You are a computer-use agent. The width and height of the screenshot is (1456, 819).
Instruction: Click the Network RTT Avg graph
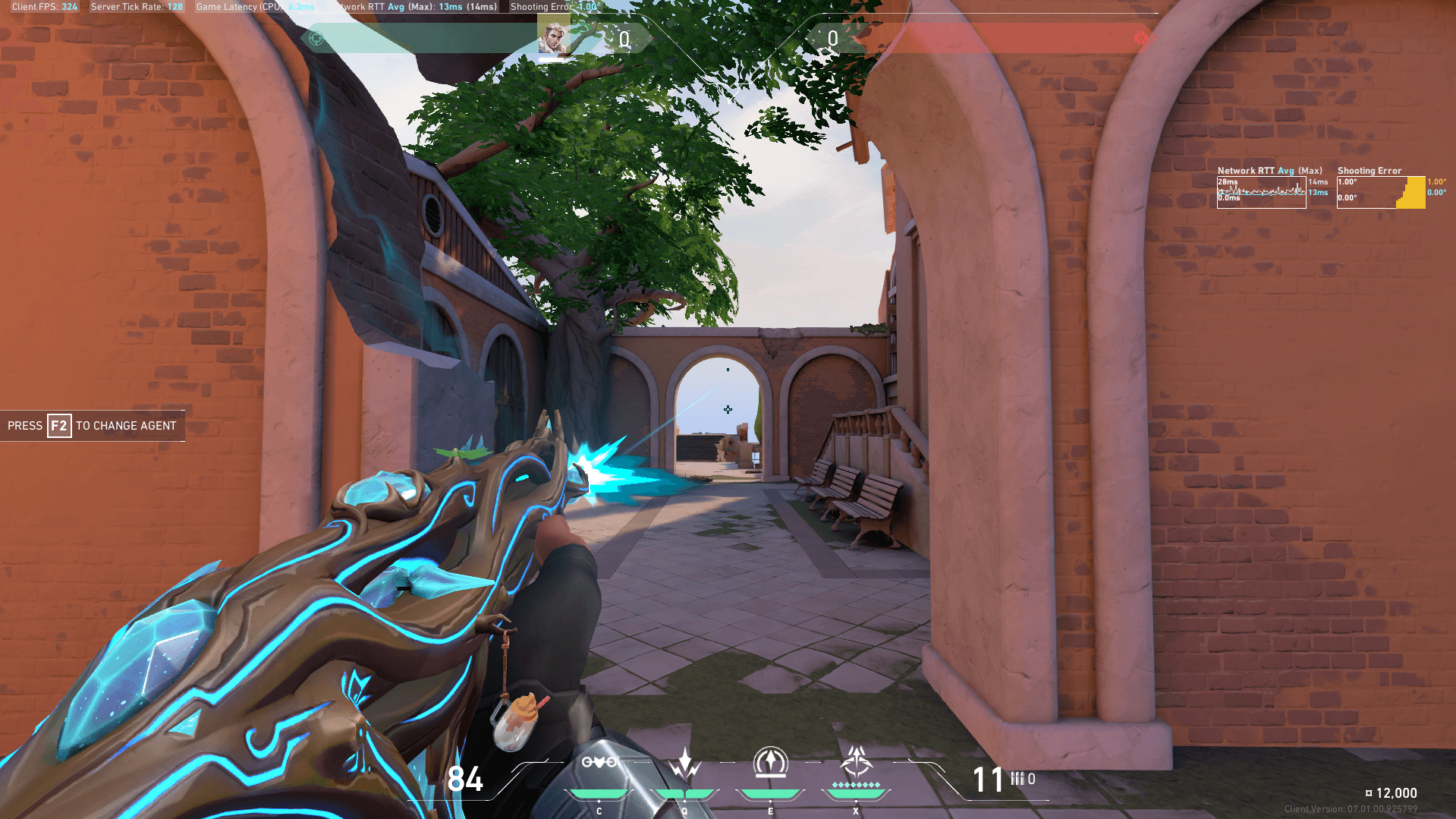coord(1261,194)
